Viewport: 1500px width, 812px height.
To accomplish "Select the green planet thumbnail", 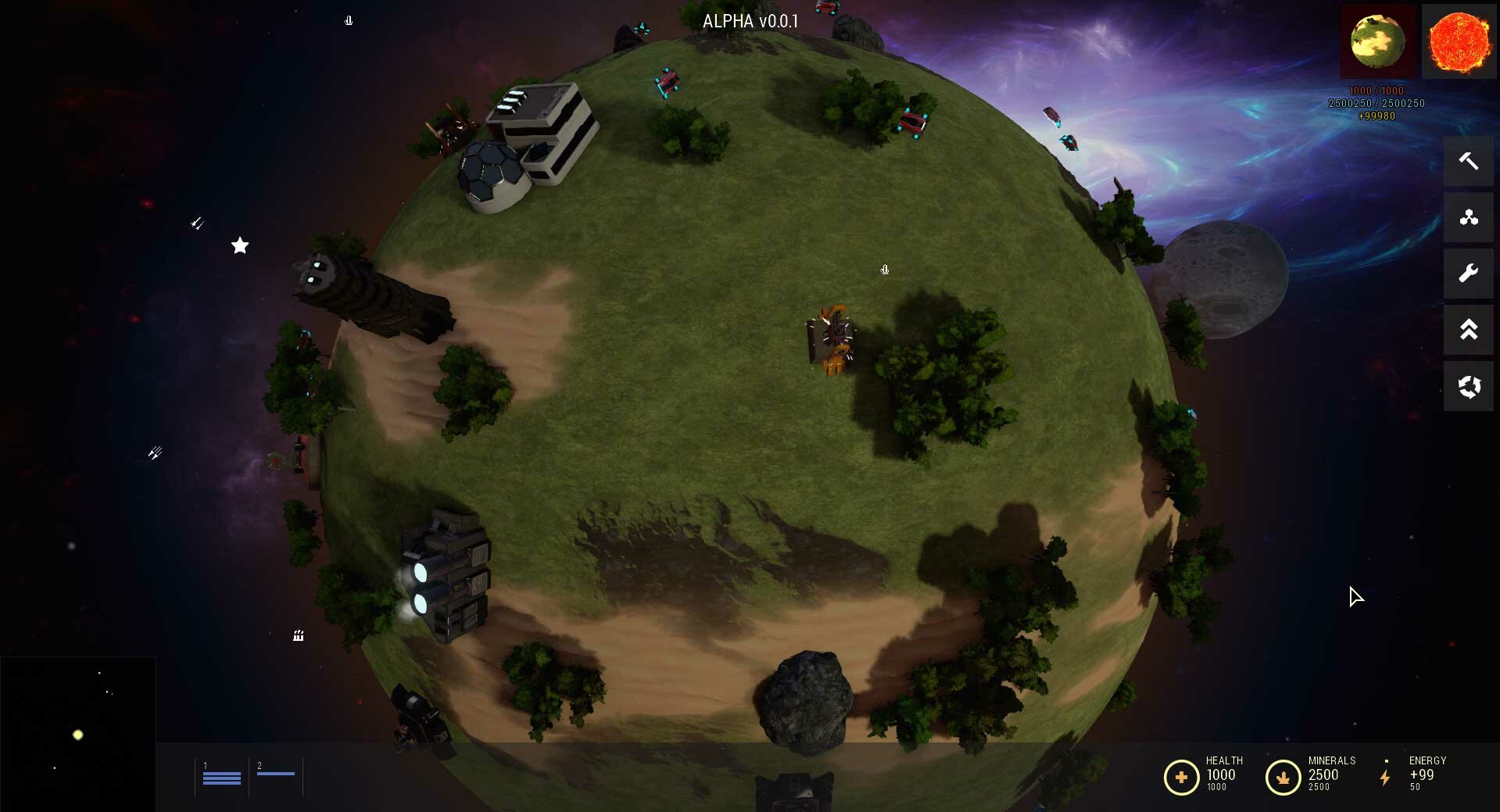I will pos(1378,41).
